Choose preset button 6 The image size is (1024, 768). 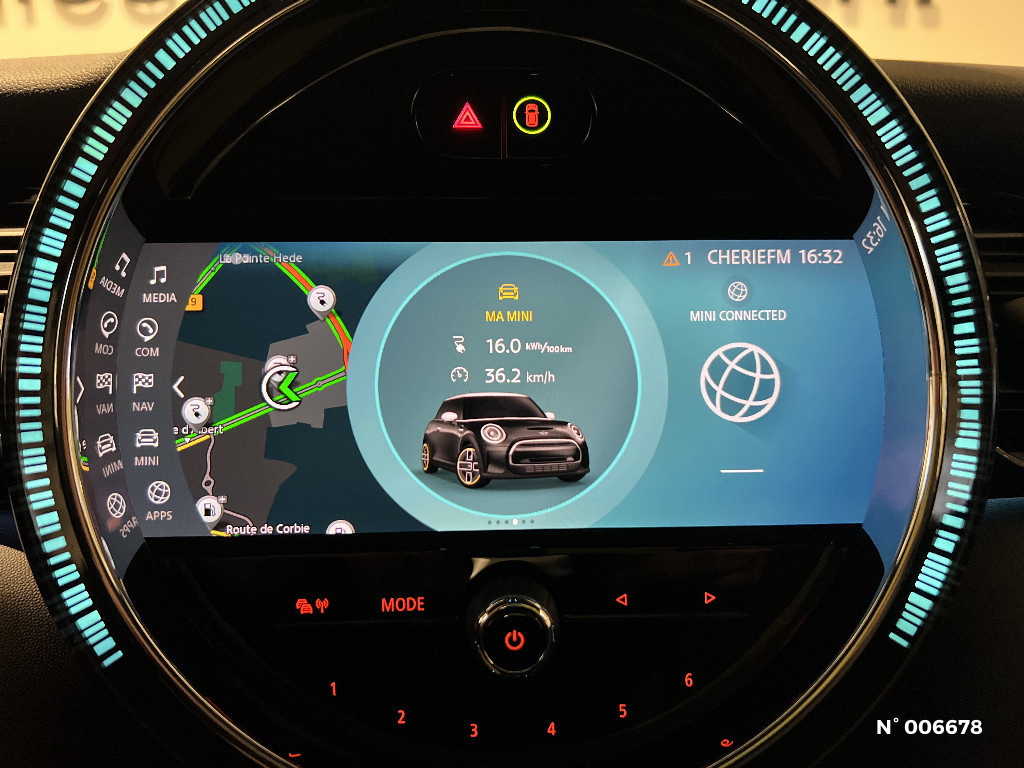[x=688, y=680]
